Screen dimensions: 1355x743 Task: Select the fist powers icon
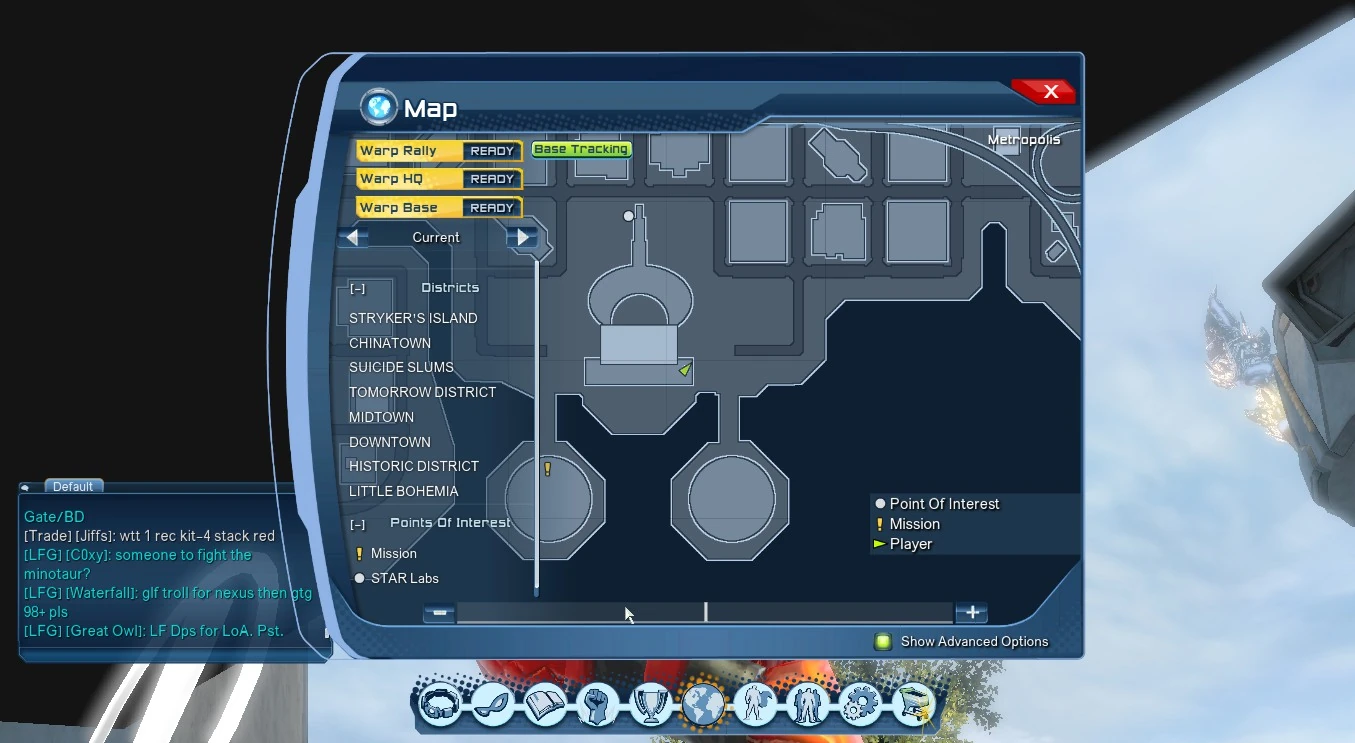597,704
